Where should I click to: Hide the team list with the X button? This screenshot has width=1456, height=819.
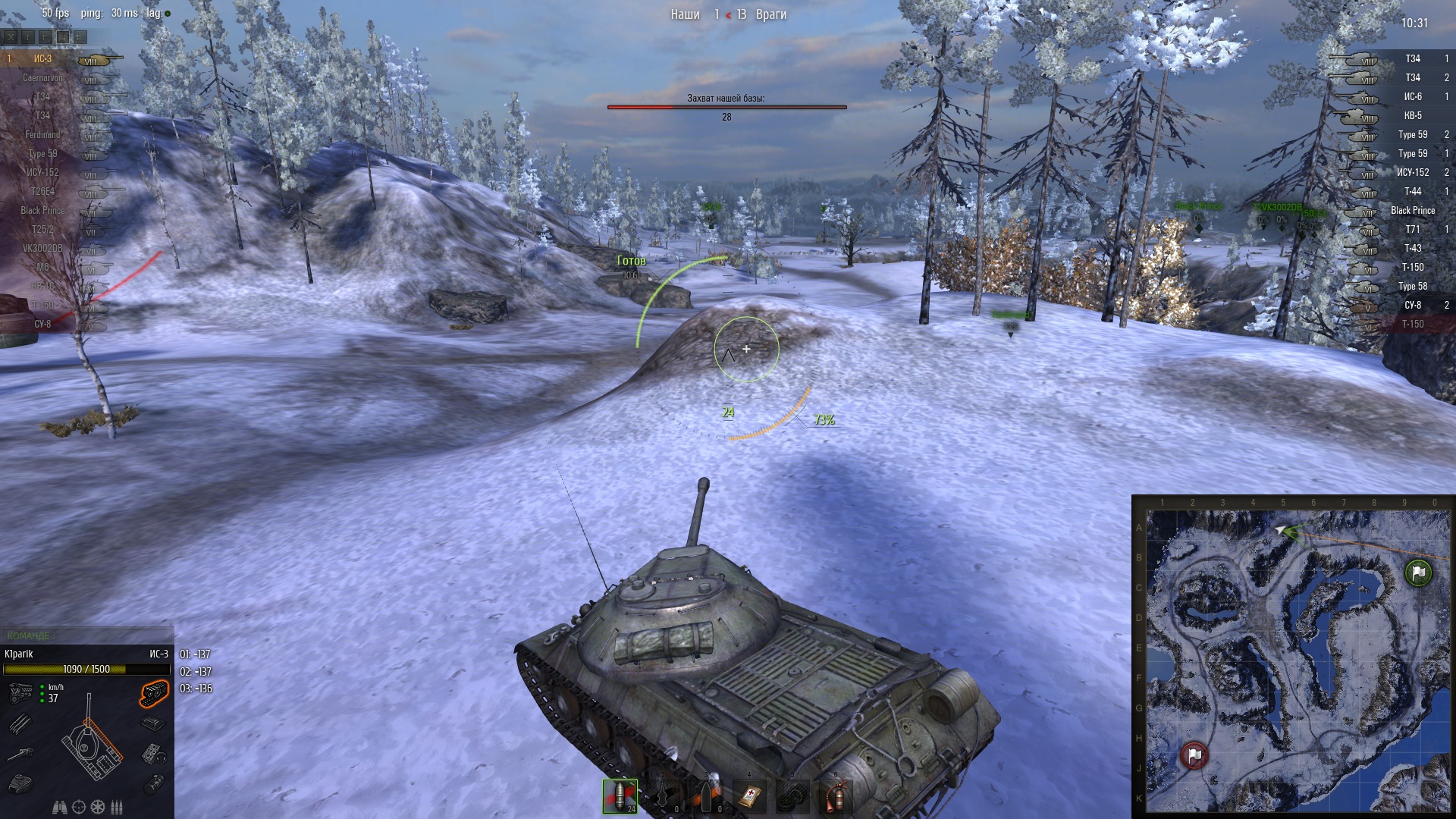pyautogui.click(x=11, y=36)
